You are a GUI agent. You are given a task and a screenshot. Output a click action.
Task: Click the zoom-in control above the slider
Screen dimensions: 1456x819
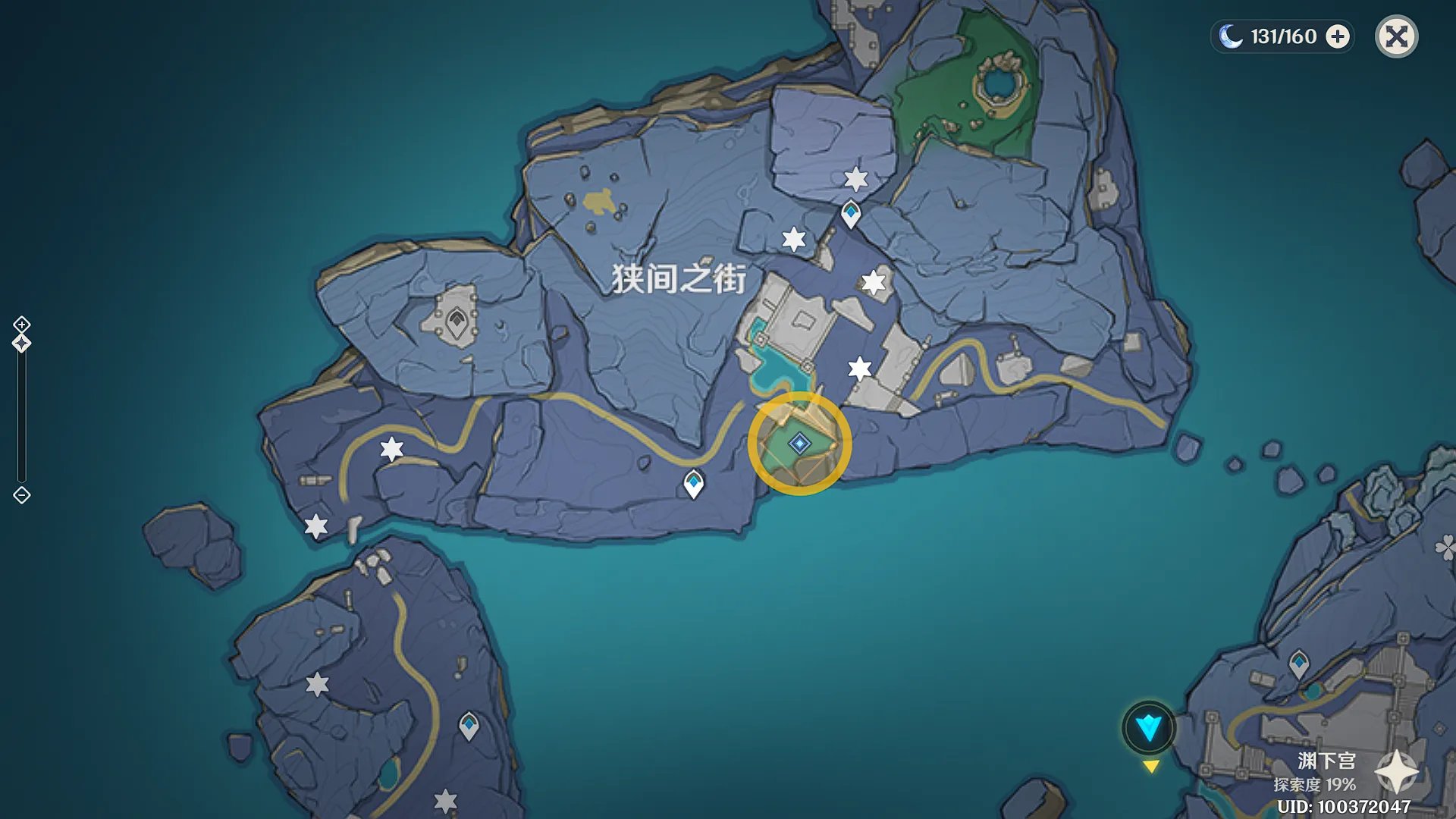pos(22,326)
